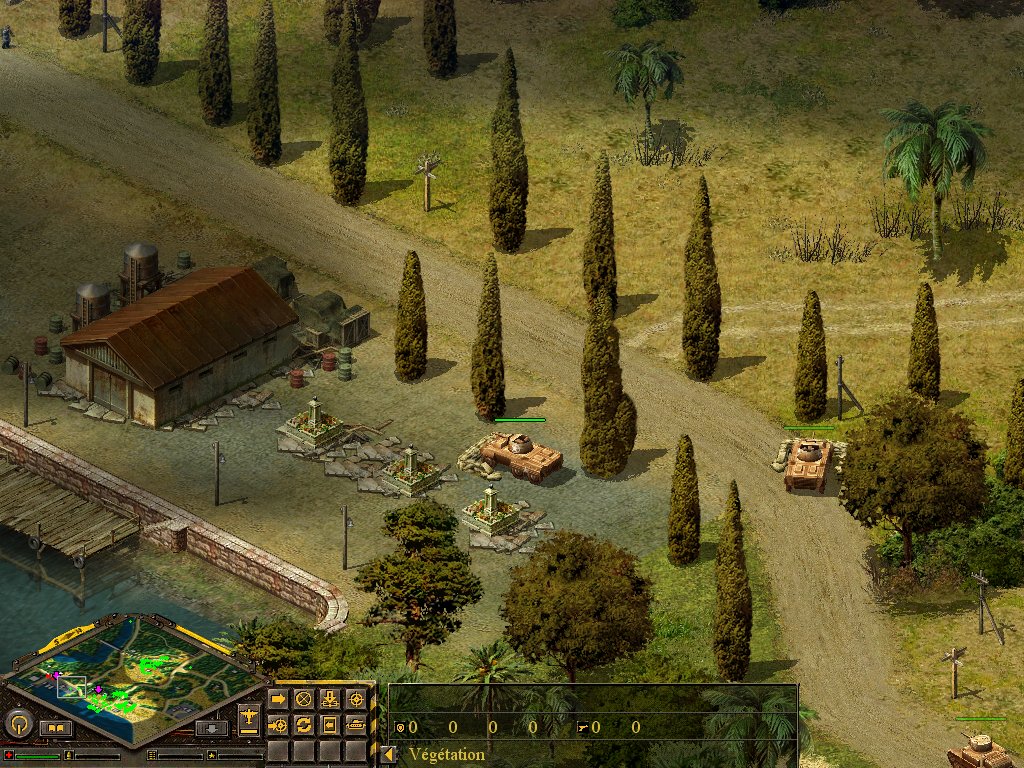Screen dimensions: 1024x768
Task: Activate the crossed-circle stop command
Action: point(304,698)
